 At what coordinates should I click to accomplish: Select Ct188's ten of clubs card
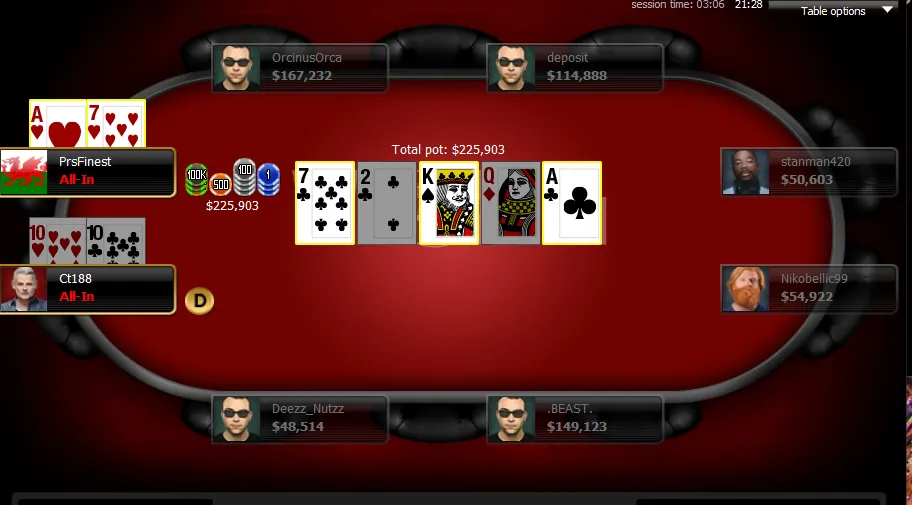[x=116, y=241]
